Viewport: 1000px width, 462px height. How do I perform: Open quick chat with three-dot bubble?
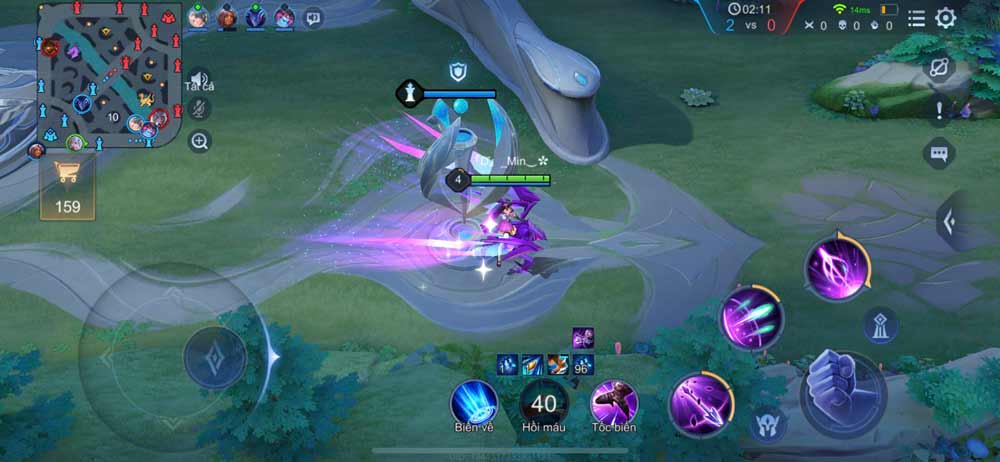(x=939, y=153)
